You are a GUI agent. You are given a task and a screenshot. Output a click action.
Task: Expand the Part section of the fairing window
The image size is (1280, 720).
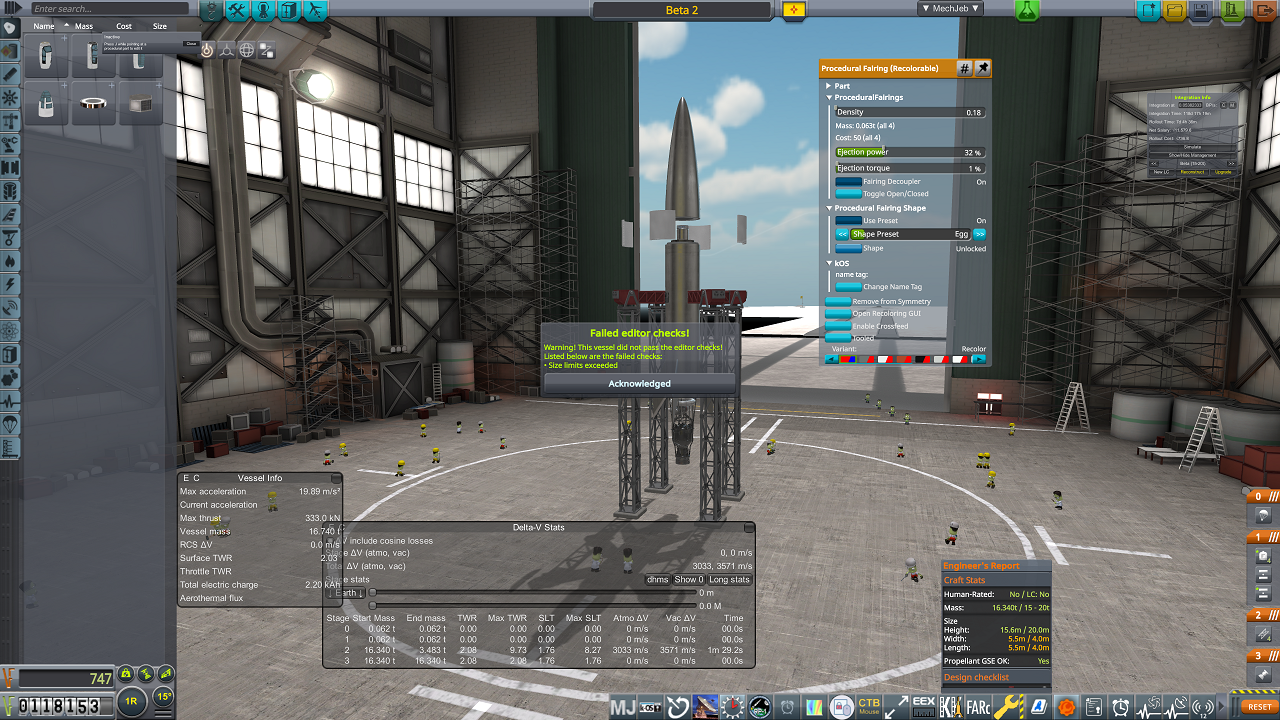pos(828,85)
